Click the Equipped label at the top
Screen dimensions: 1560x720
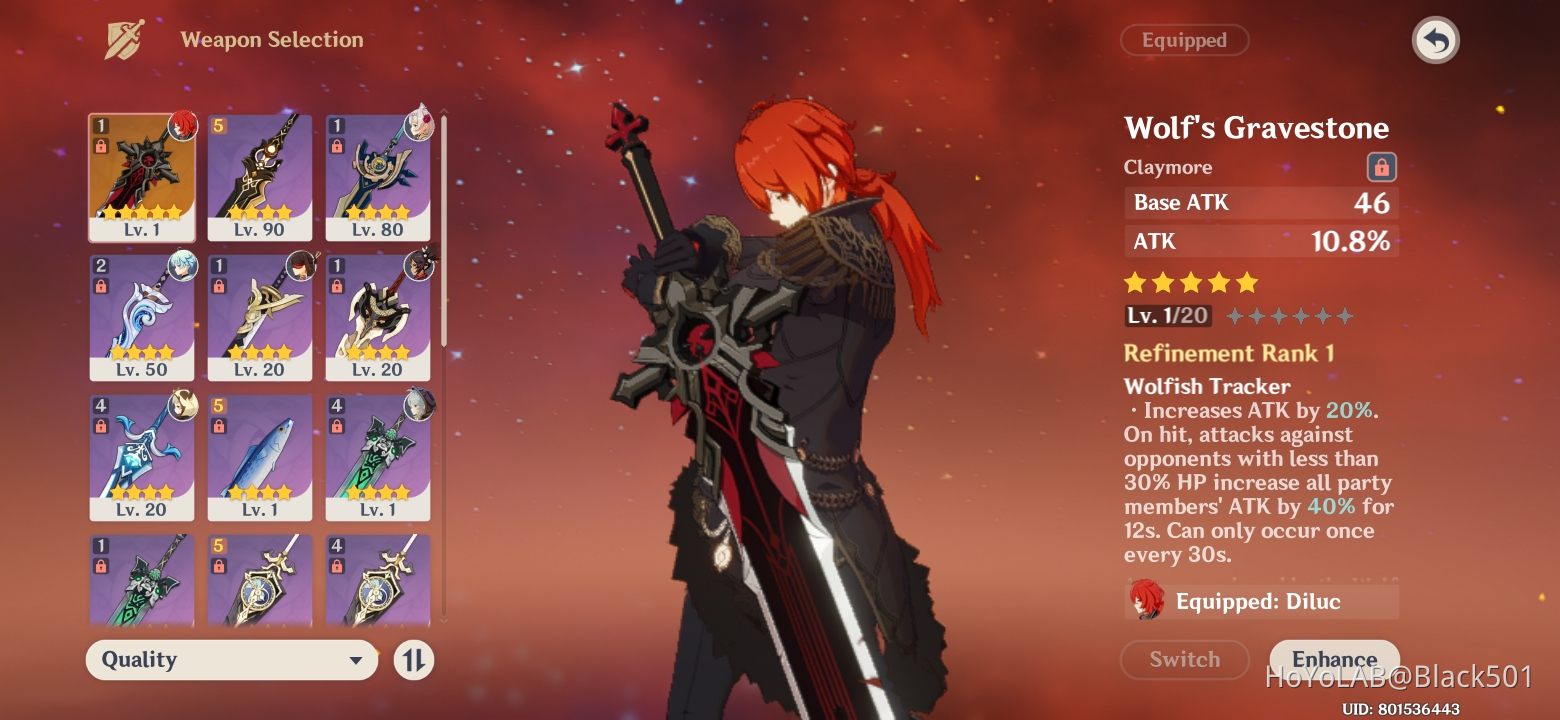click(x=1184, y=40)
